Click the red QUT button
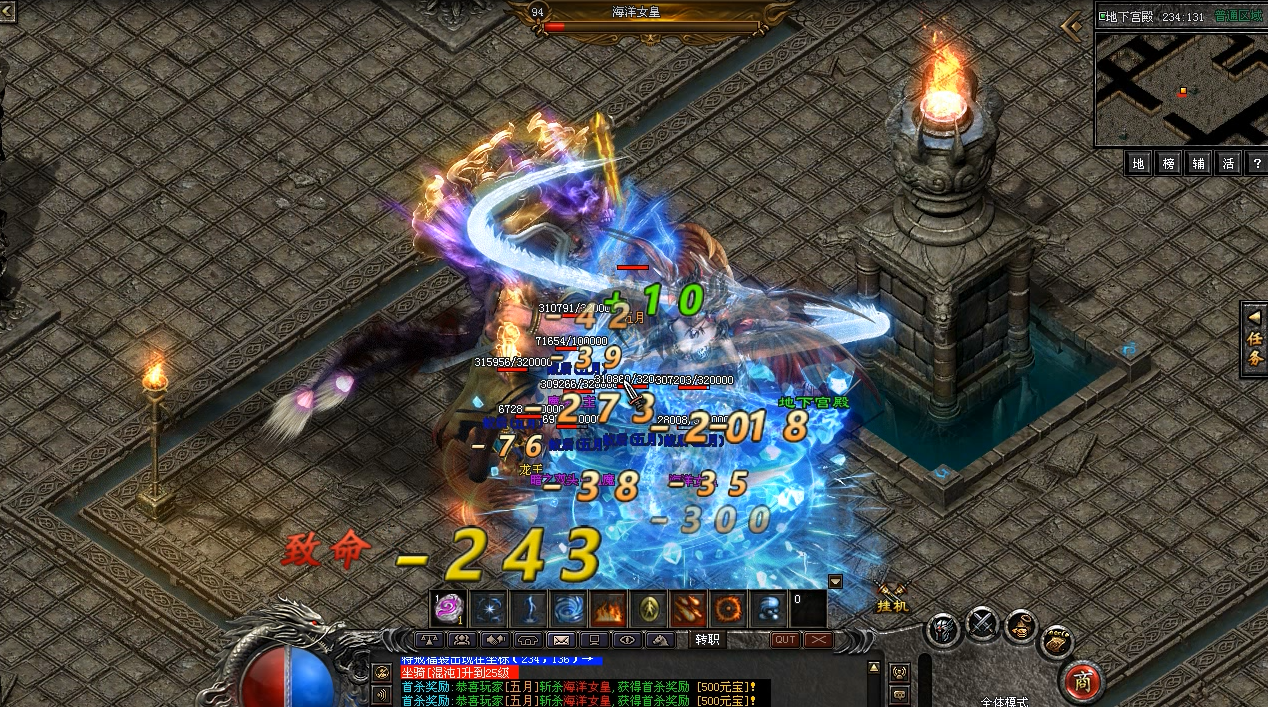 785,640
